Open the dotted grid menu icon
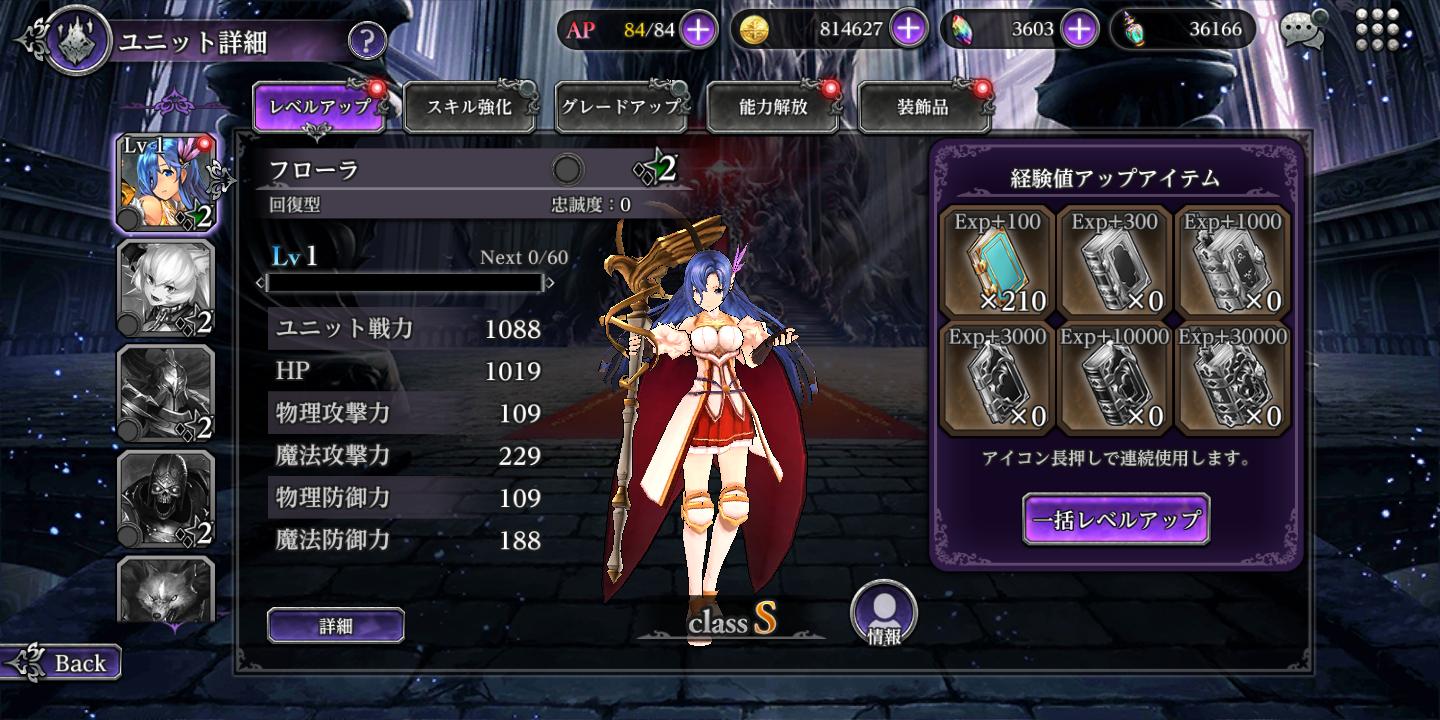 tap(1377, 30)
